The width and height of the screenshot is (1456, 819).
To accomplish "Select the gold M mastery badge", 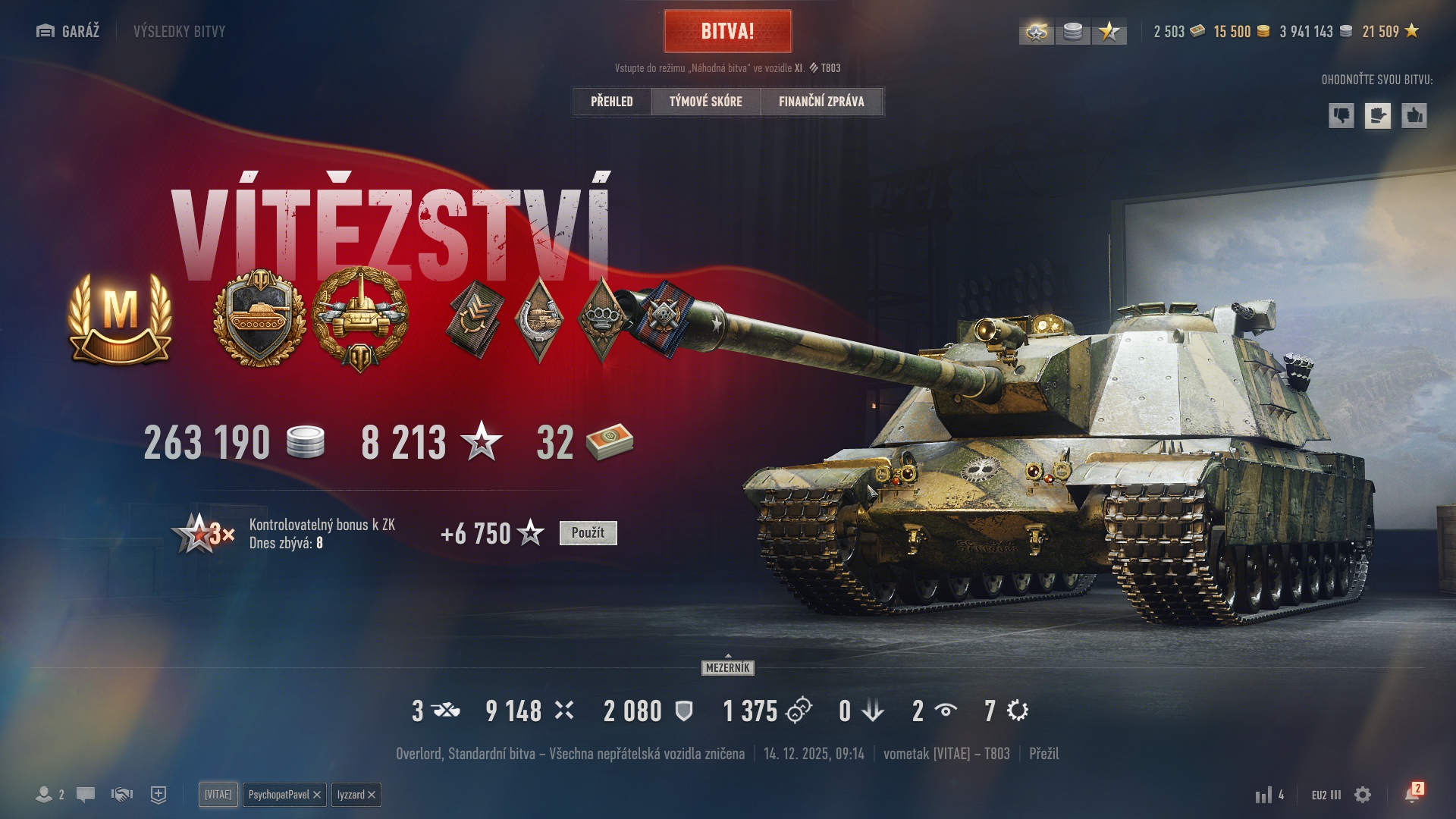I will 120,318.
